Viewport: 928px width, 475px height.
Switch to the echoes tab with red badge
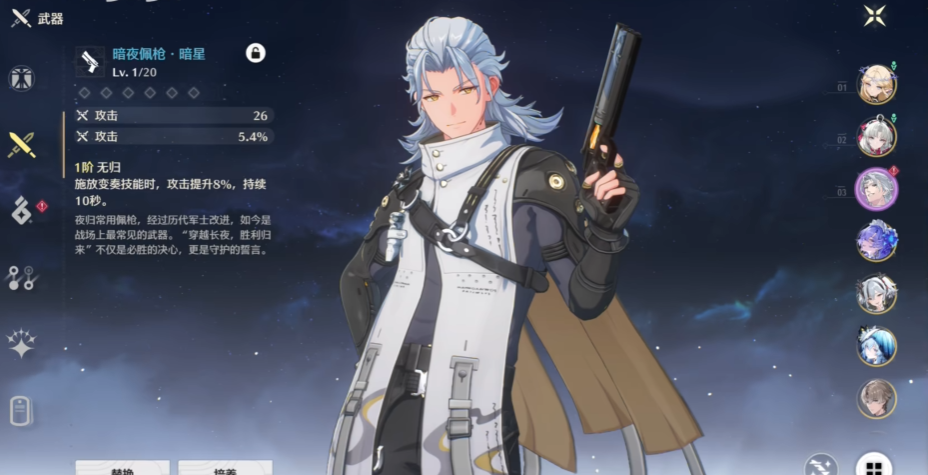click(22, 210)
